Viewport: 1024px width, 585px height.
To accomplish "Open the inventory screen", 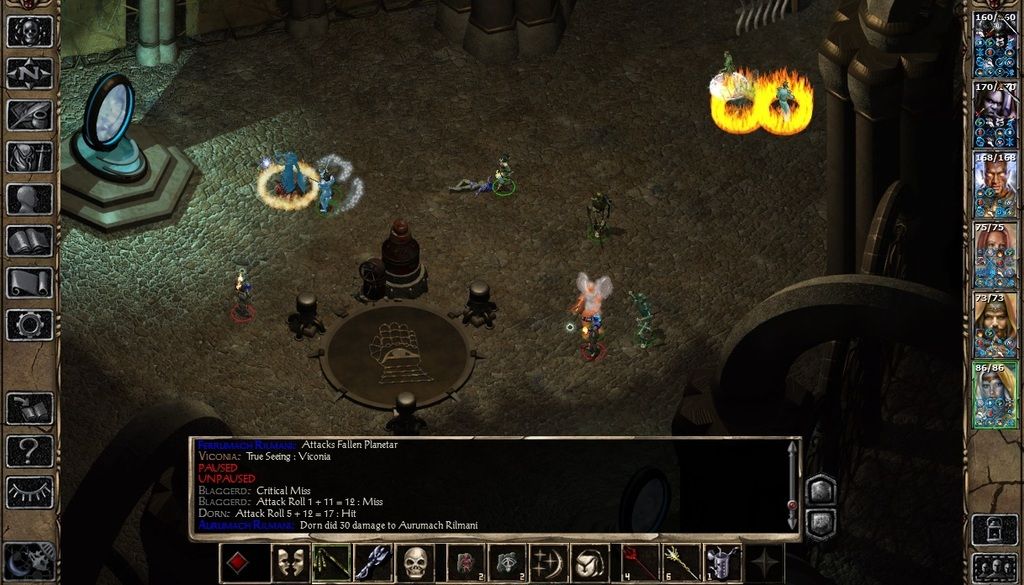I will 29,157.
